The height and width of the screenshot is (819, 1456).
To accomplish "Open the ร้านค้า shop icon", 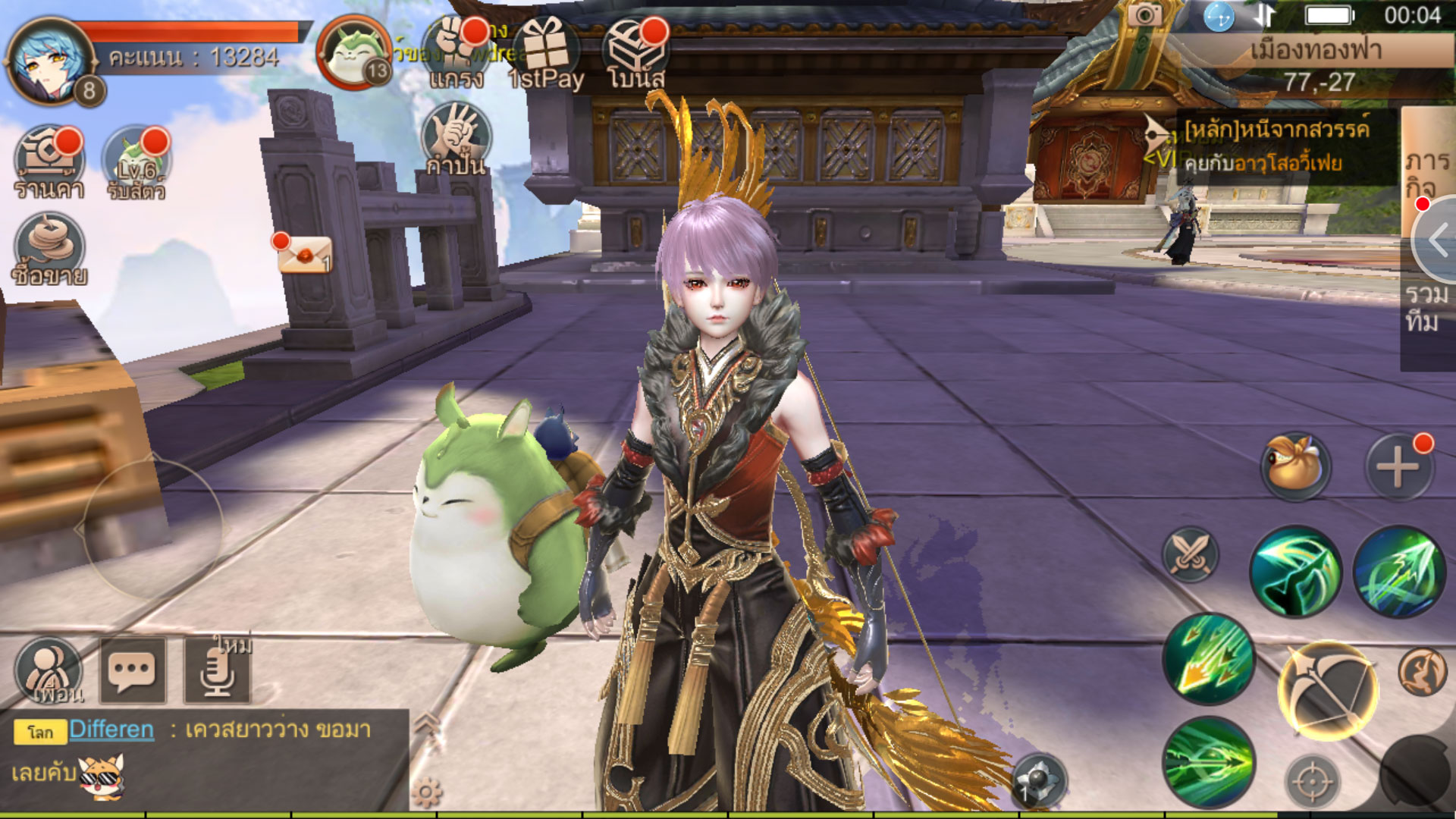I will (x=49, y=162).
